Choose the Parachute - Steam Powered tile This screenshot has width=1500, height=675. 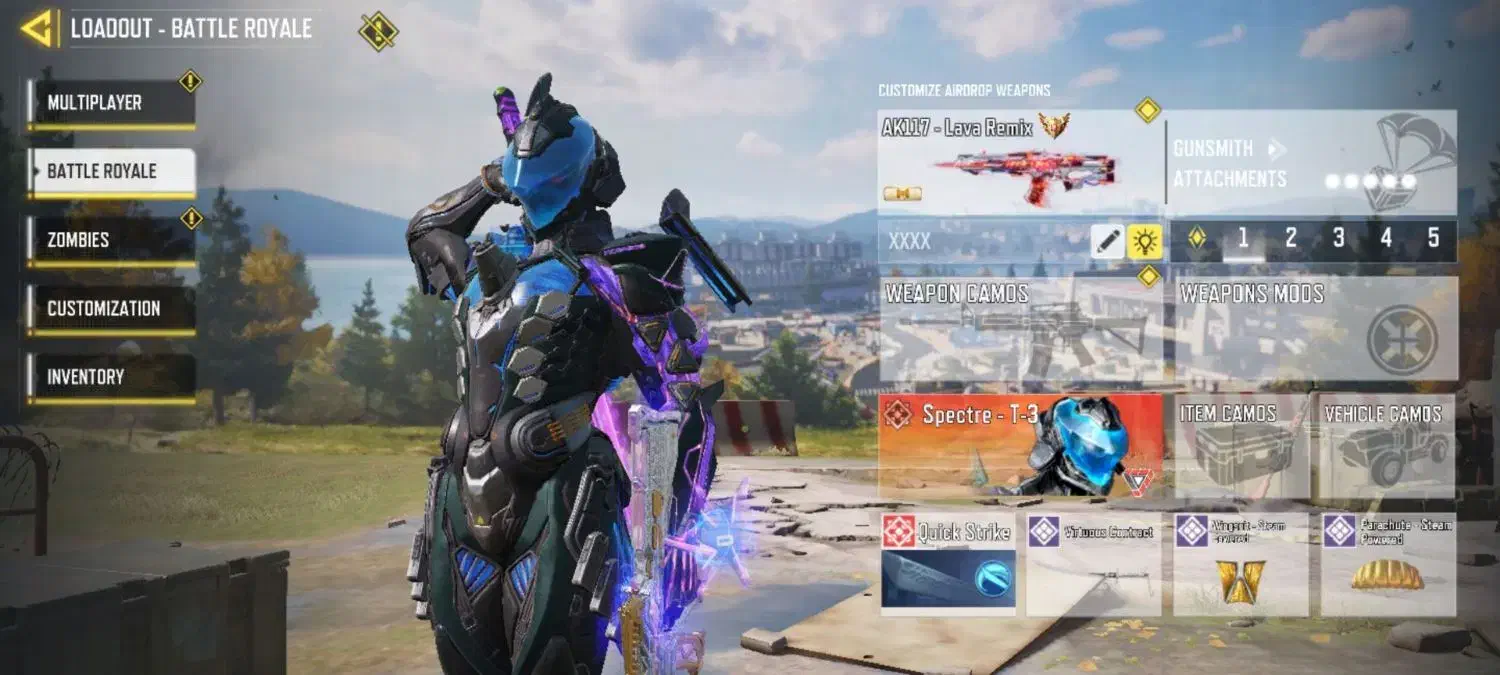click(1388, 564)
